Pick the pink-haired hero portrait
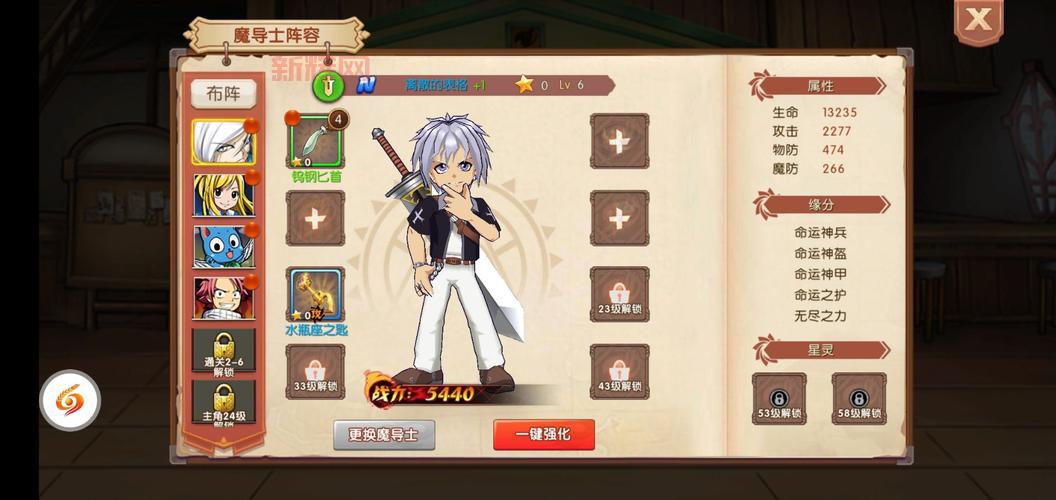 point(223,298)
